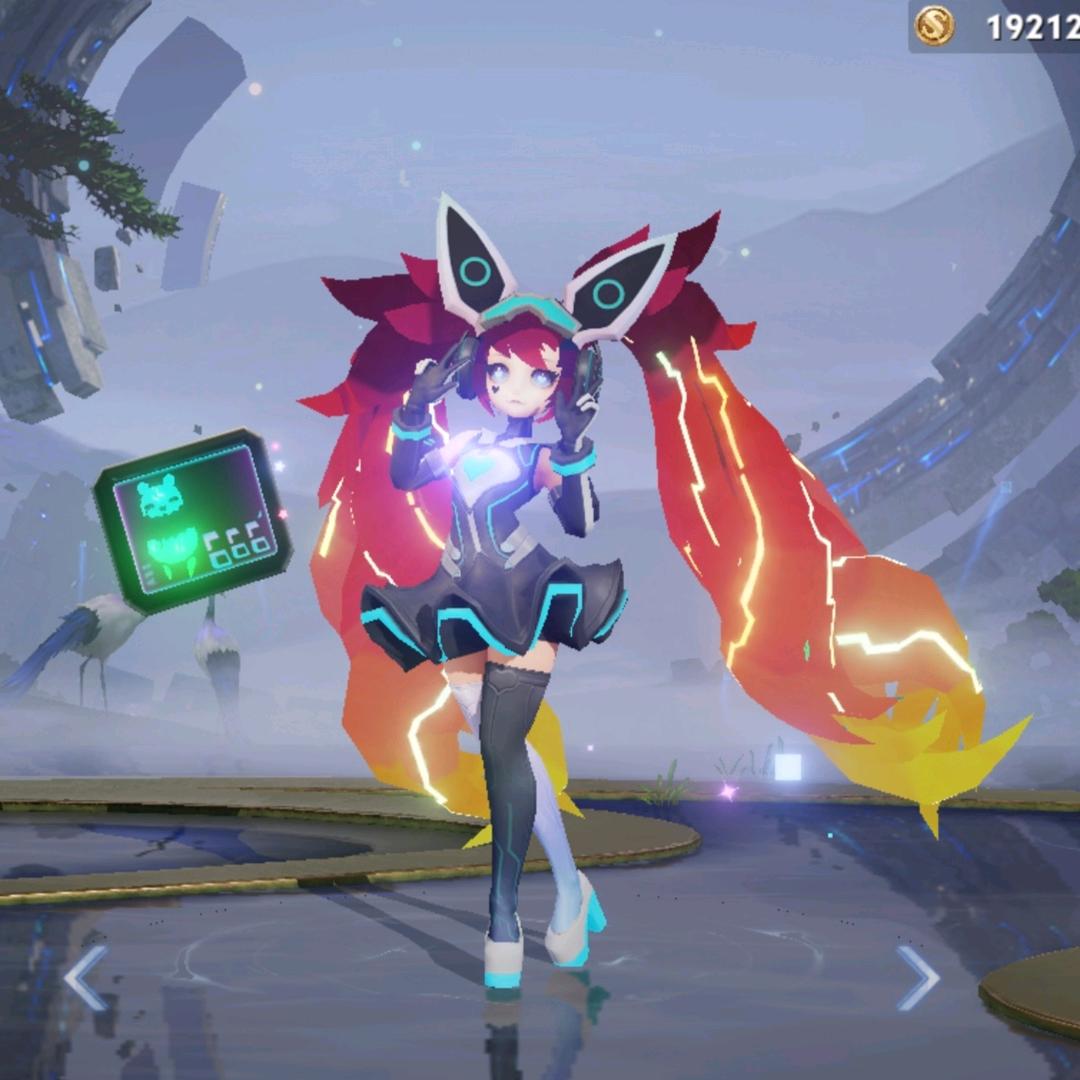Show the next skin with right arrow
This screenshot has height=1080, width=1080.
pyautogui.click(x=916, y=977)
